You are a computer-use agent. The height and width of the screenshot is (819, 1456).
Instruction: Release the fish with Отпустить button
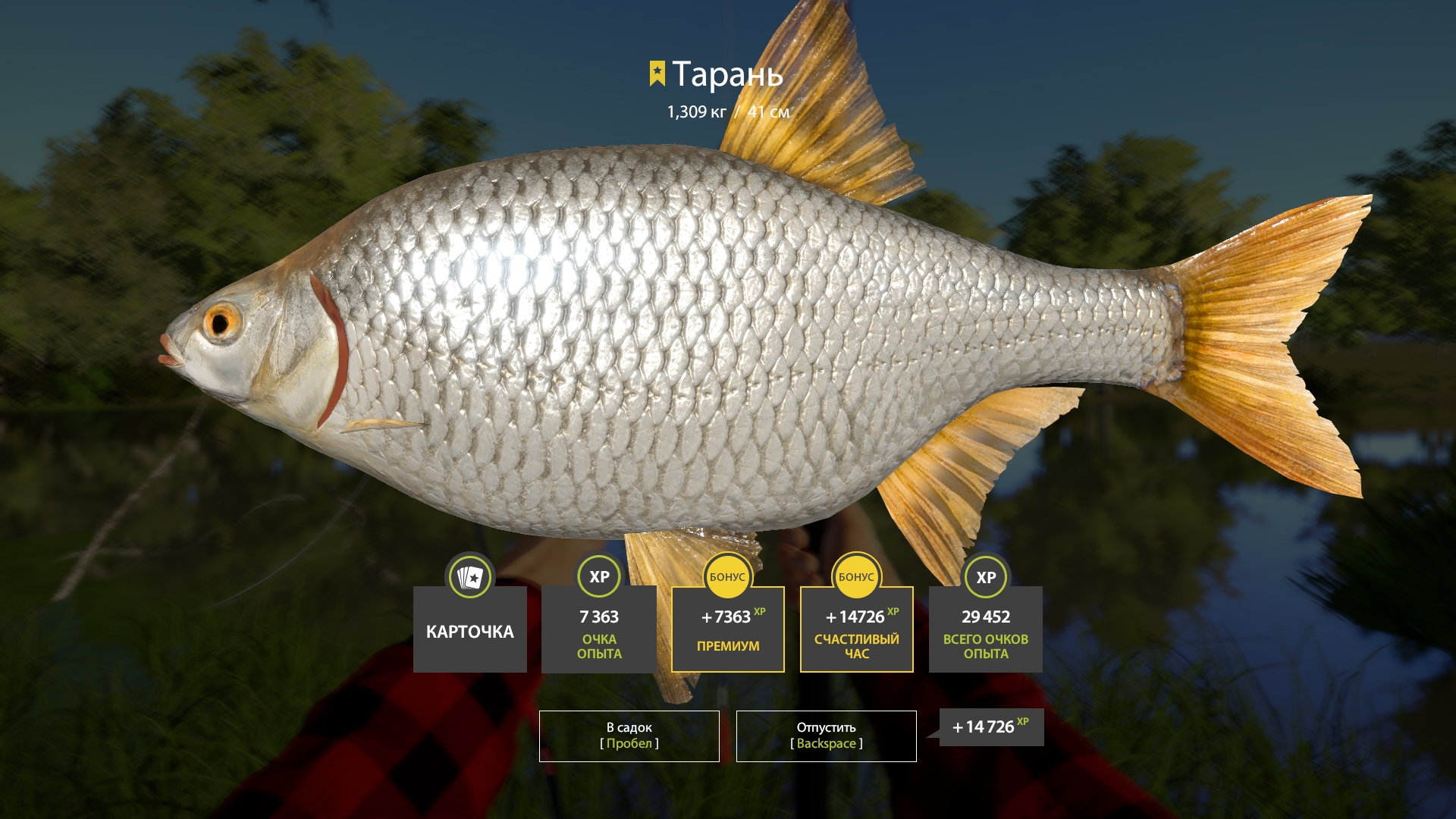coord(826,736)
